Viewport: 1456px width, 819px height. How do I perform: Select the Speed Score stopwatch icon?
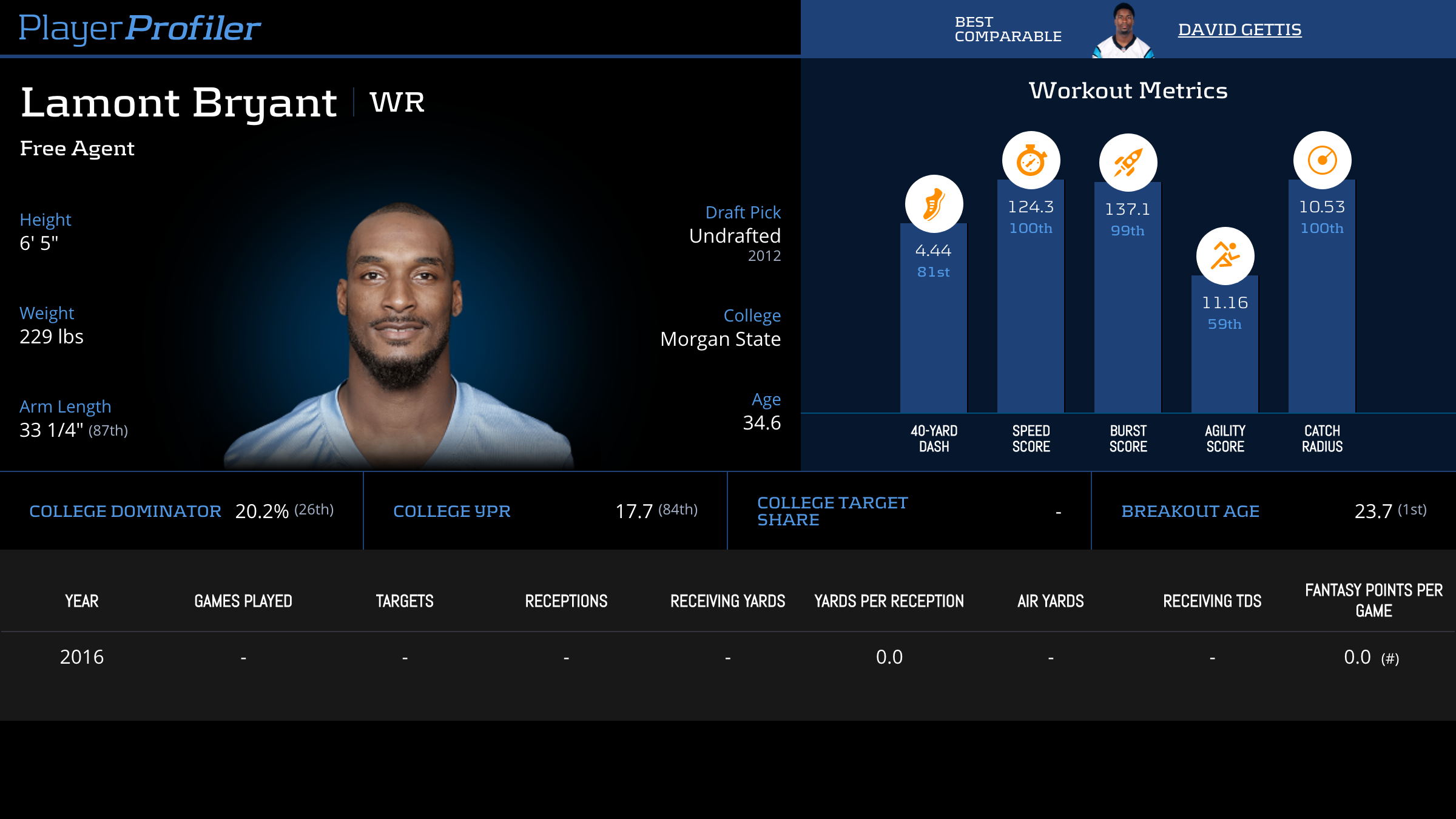pyautogui.click(x=1031, y=161)
